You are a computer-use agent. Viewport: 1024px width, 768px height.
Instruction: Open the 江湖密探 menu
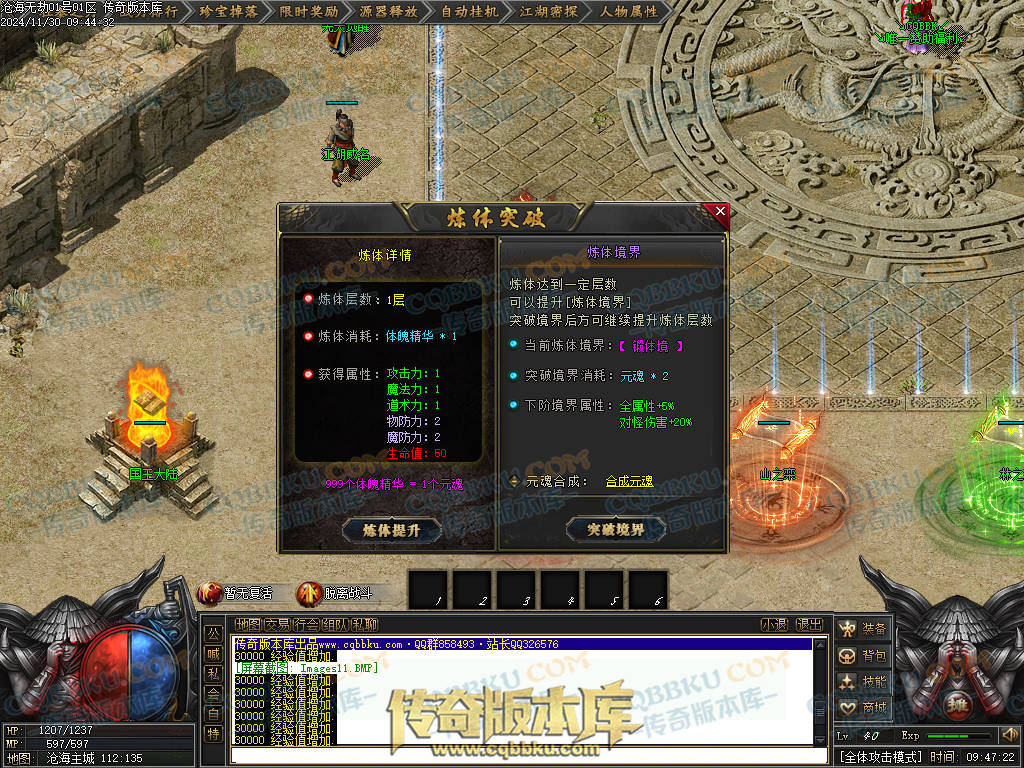[551, 12]
